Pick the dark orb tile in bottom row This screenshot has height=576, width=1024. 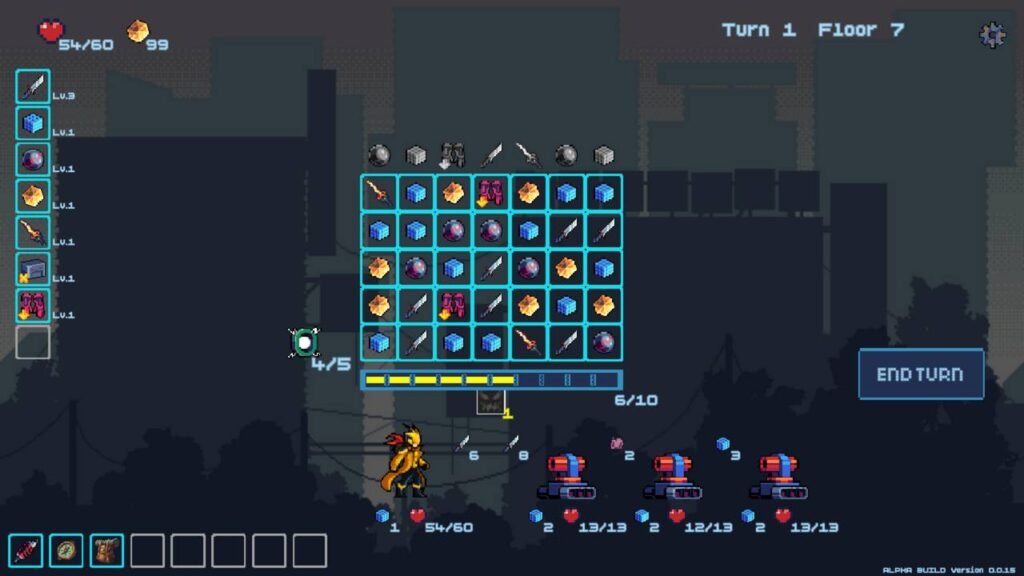click(x=603, y=343)
